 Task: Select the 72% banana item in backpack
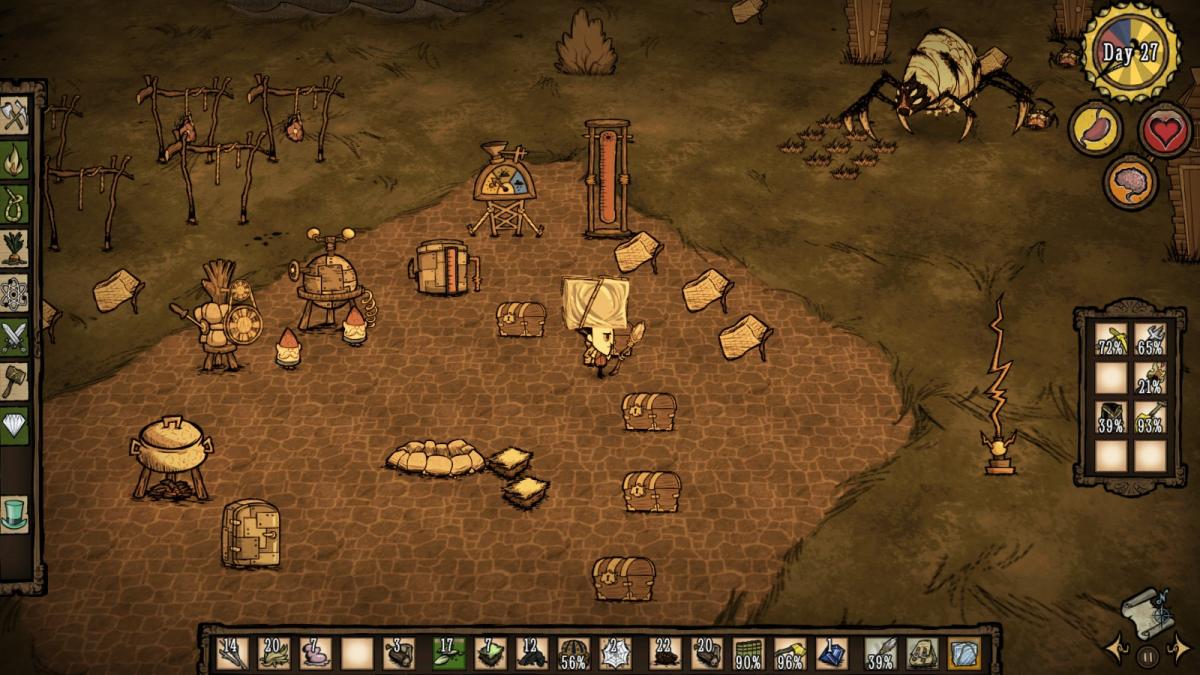click(1111, 340)
